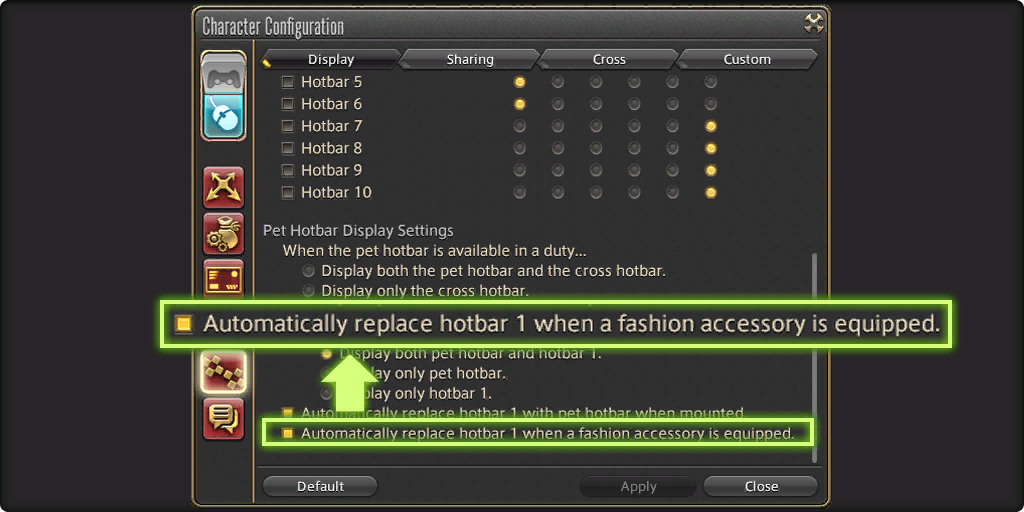This screenshot has height=512, width=1024.
Task: Toggle the small fashion accessory hotbar checkbox
Action: pyautogui.click(x=288, y=434)
